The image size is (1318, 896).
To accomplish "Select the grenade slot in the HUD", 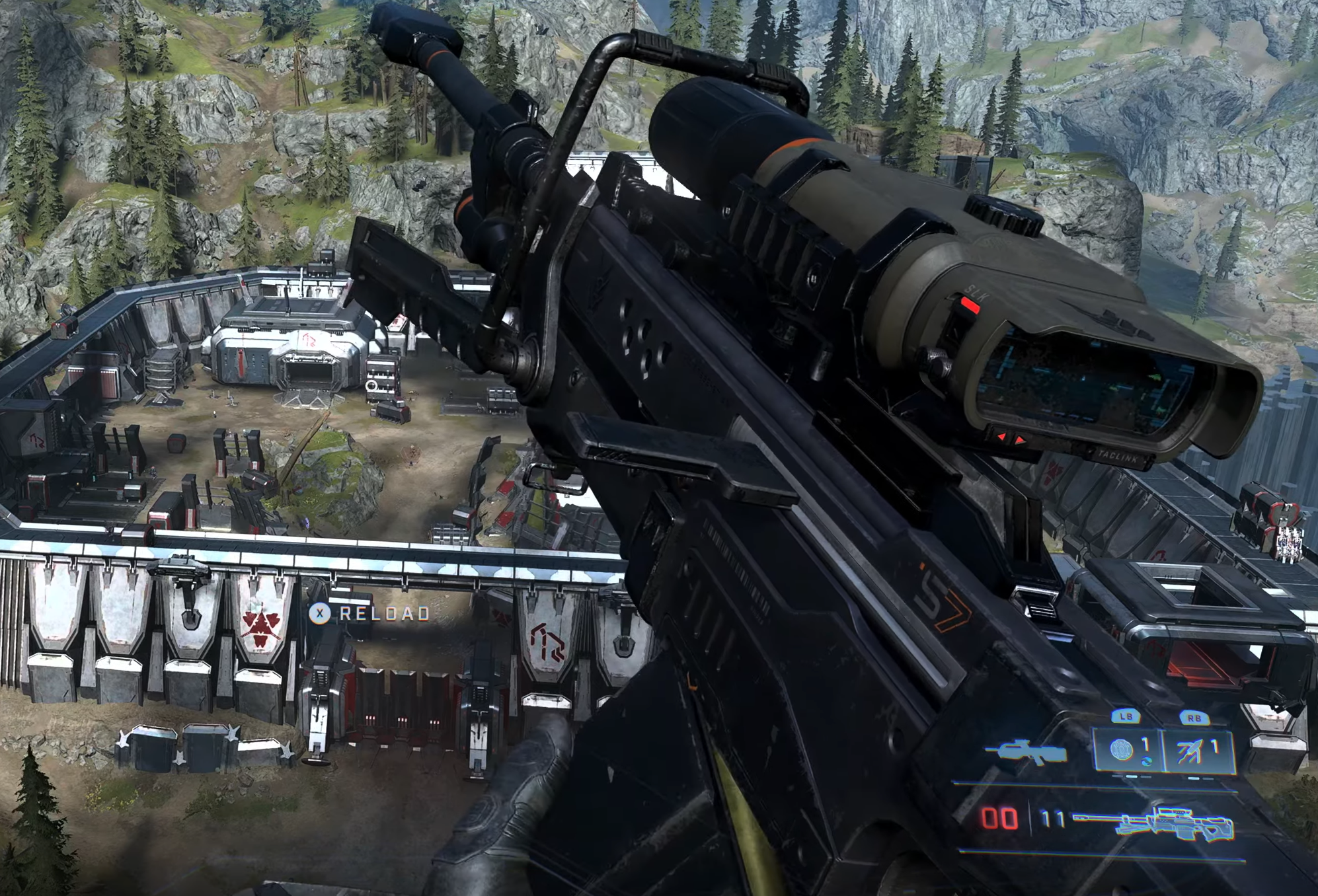I will 1128,749.
